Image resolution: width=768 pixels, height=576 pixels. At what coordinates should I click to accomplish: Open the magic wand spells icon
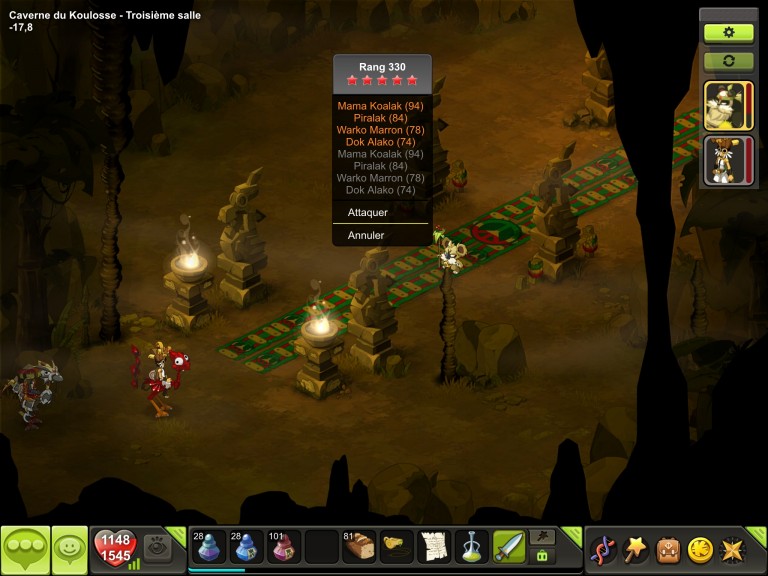(x=636, y=548)
